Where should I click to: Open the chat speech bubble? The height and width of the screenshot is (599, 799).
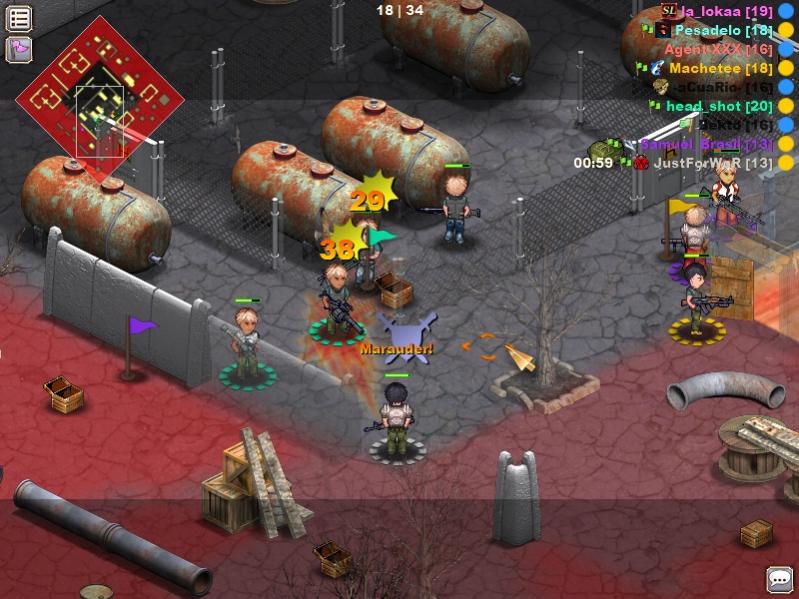[779, 579]
